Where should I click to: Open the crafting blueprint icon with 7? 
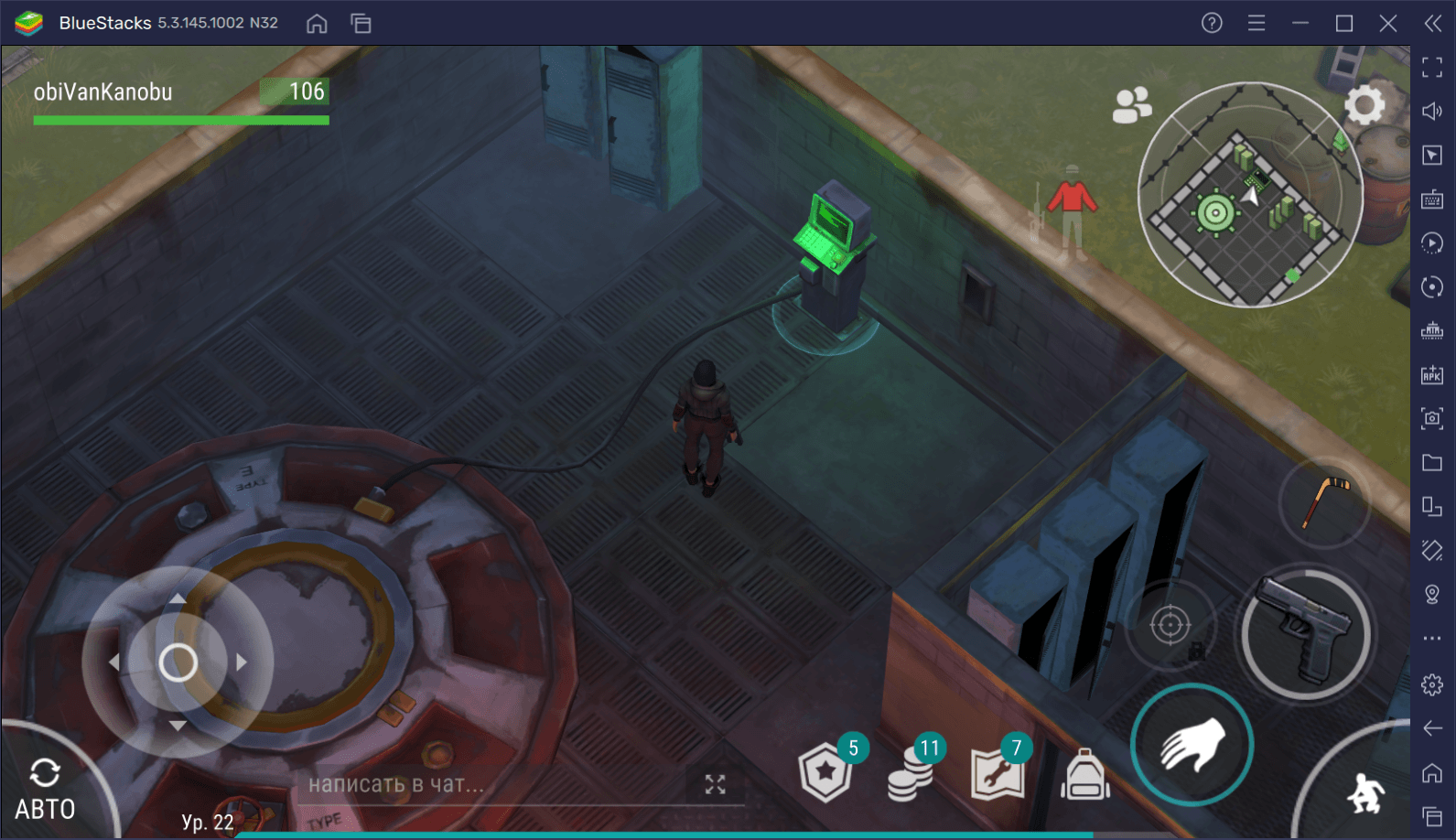pos(997,773)
